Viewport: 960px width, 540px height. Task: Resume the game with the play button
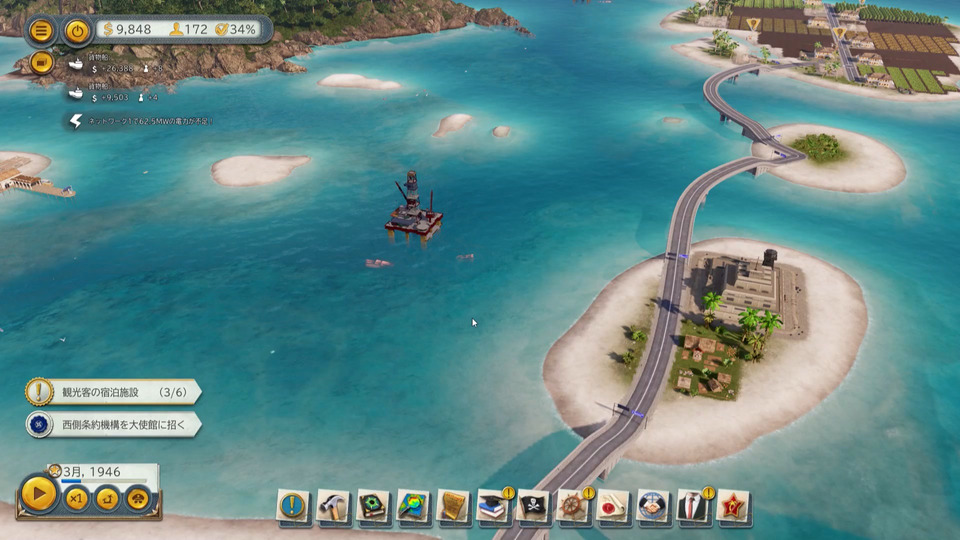click(x=39, y=494)
